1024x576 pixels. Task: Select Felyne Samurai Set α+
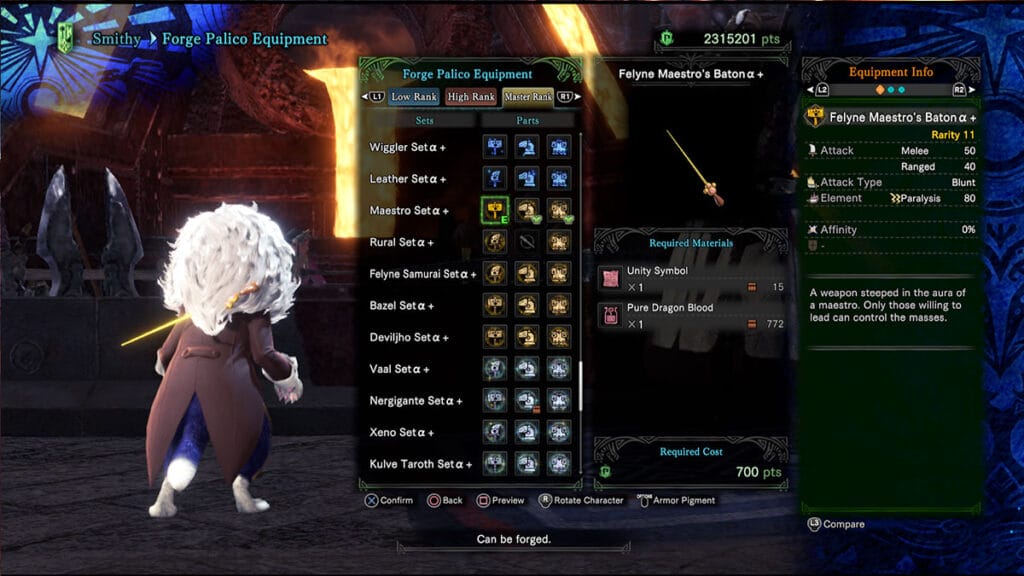tap(420, 273)
